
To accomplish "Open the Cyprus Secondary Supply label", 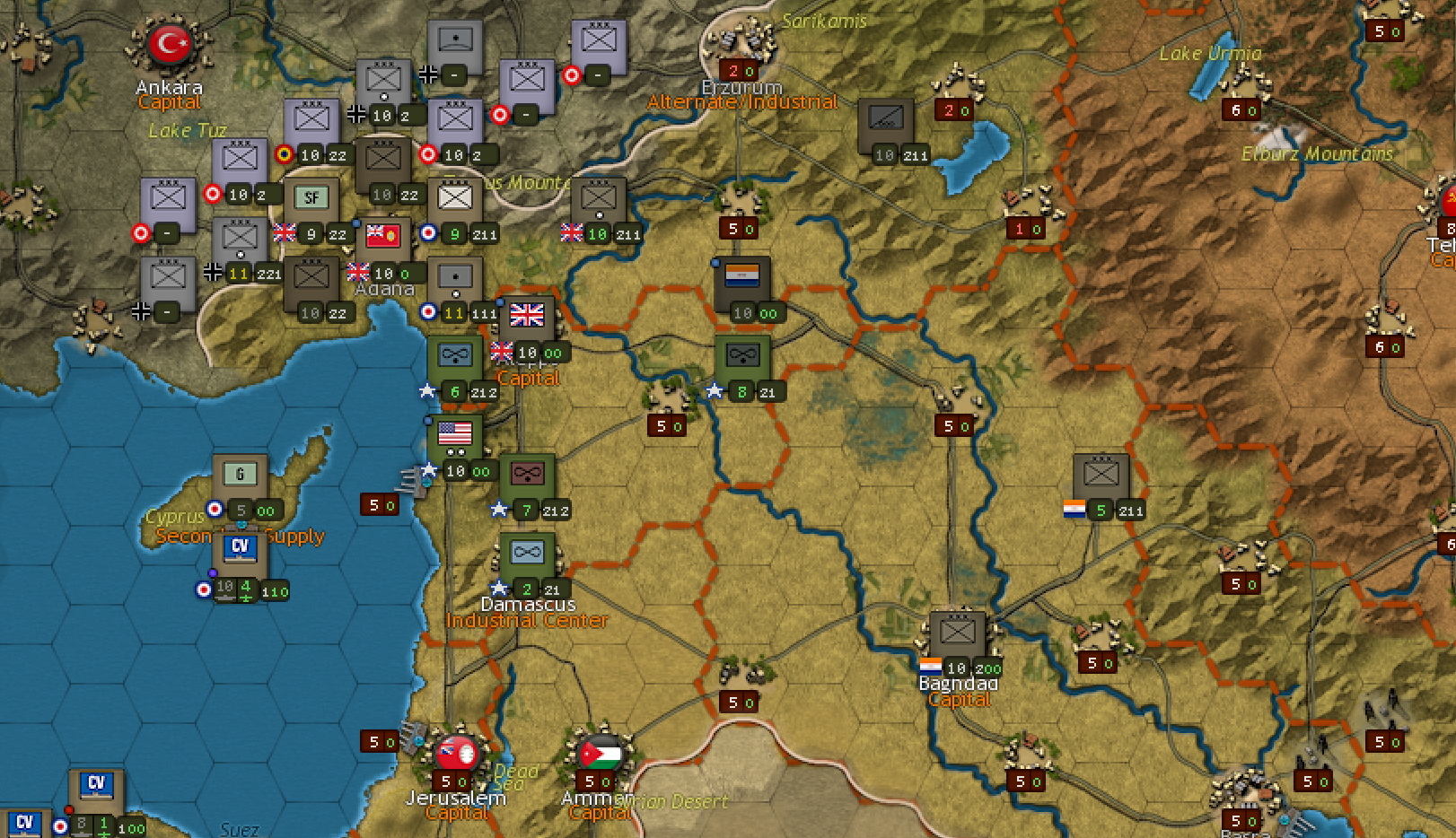I will click(240, 537).
